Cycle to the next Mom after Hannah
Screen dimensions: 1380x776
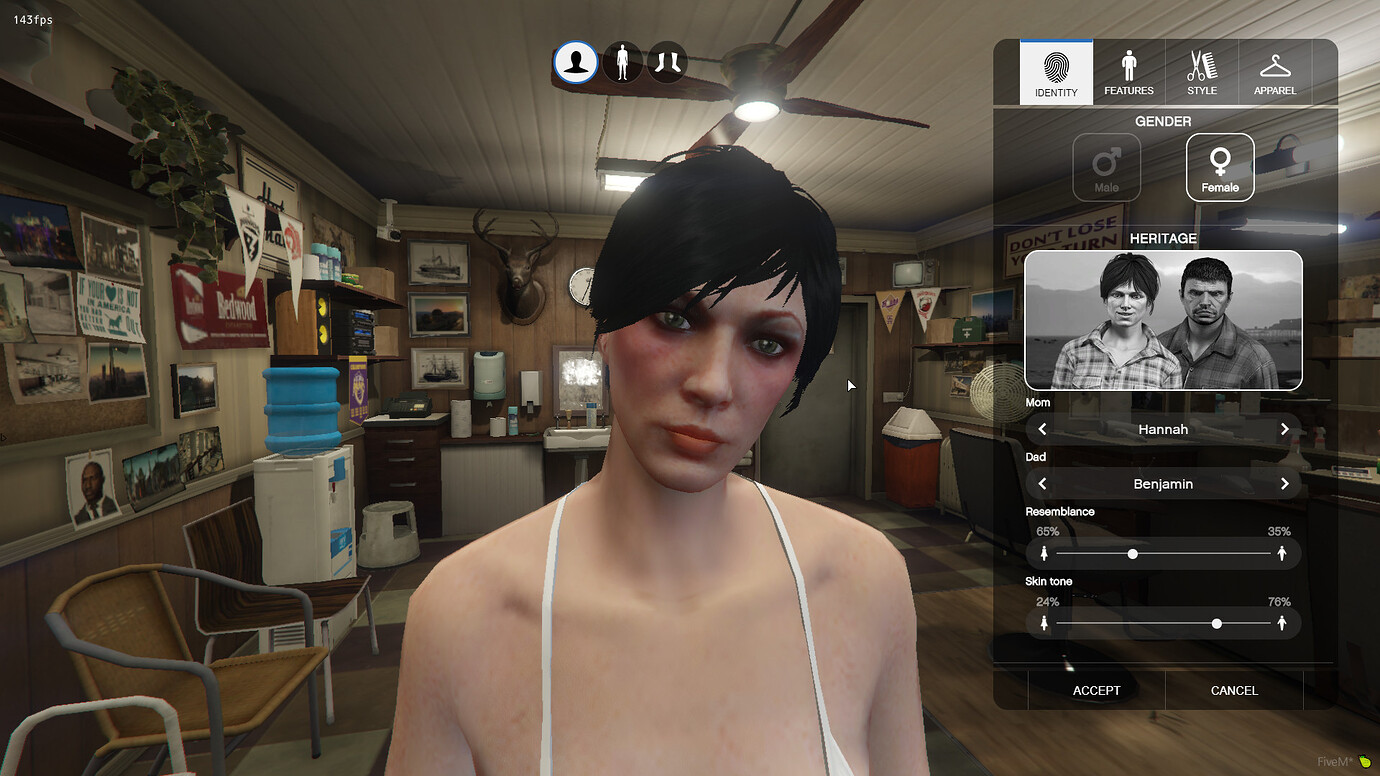coord(1285,428)
